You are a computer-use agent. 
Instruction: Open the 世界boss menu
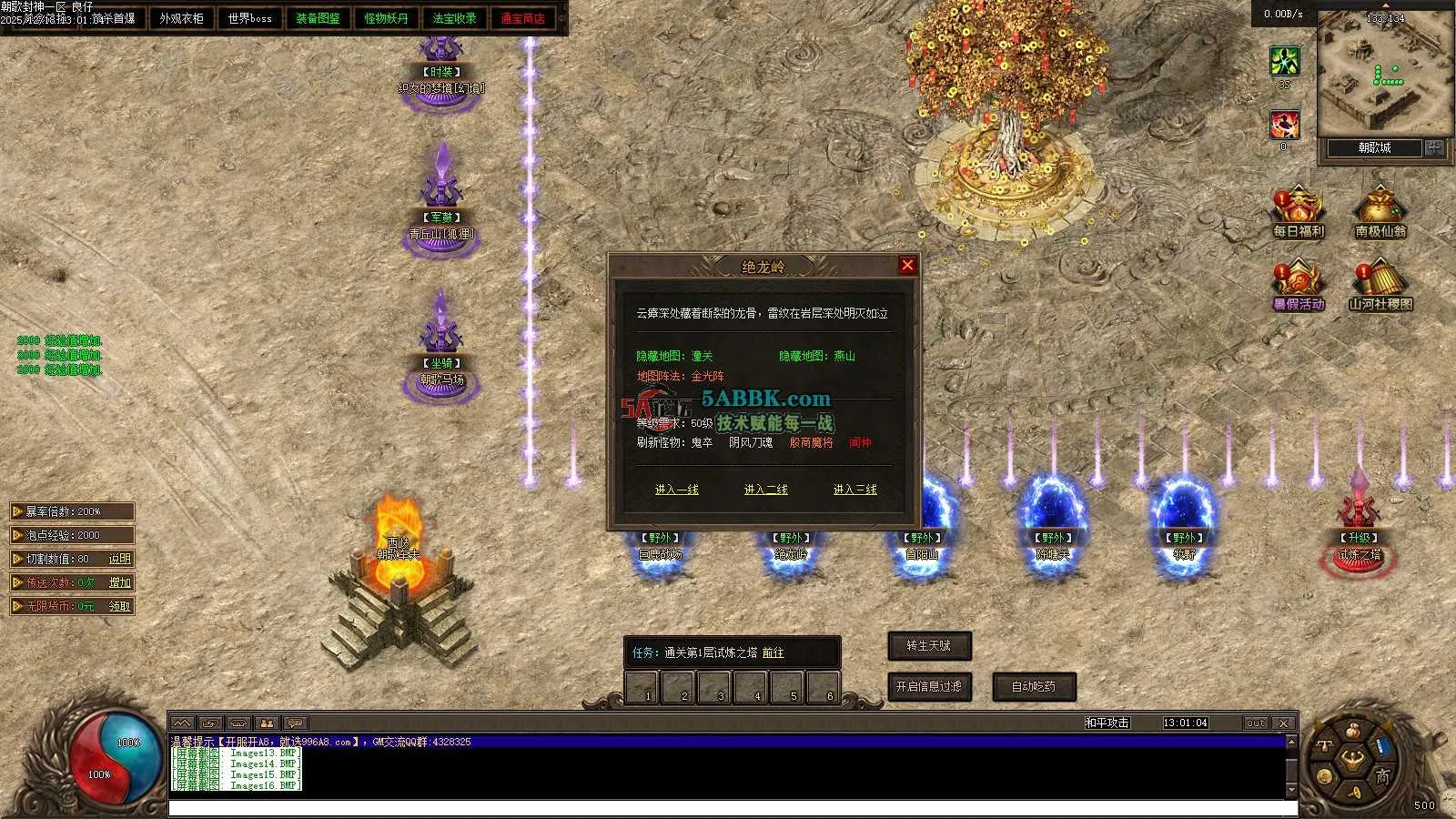[250, 18]
